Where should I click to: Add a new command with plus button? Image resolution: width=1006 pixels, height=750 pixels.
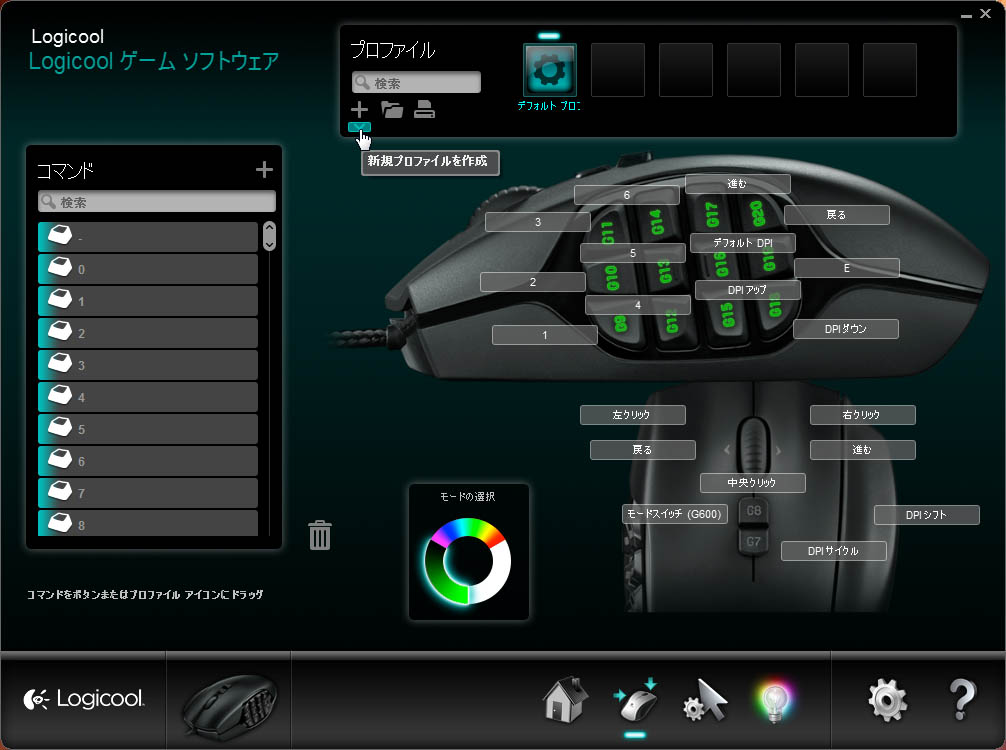tap(264, 170)
